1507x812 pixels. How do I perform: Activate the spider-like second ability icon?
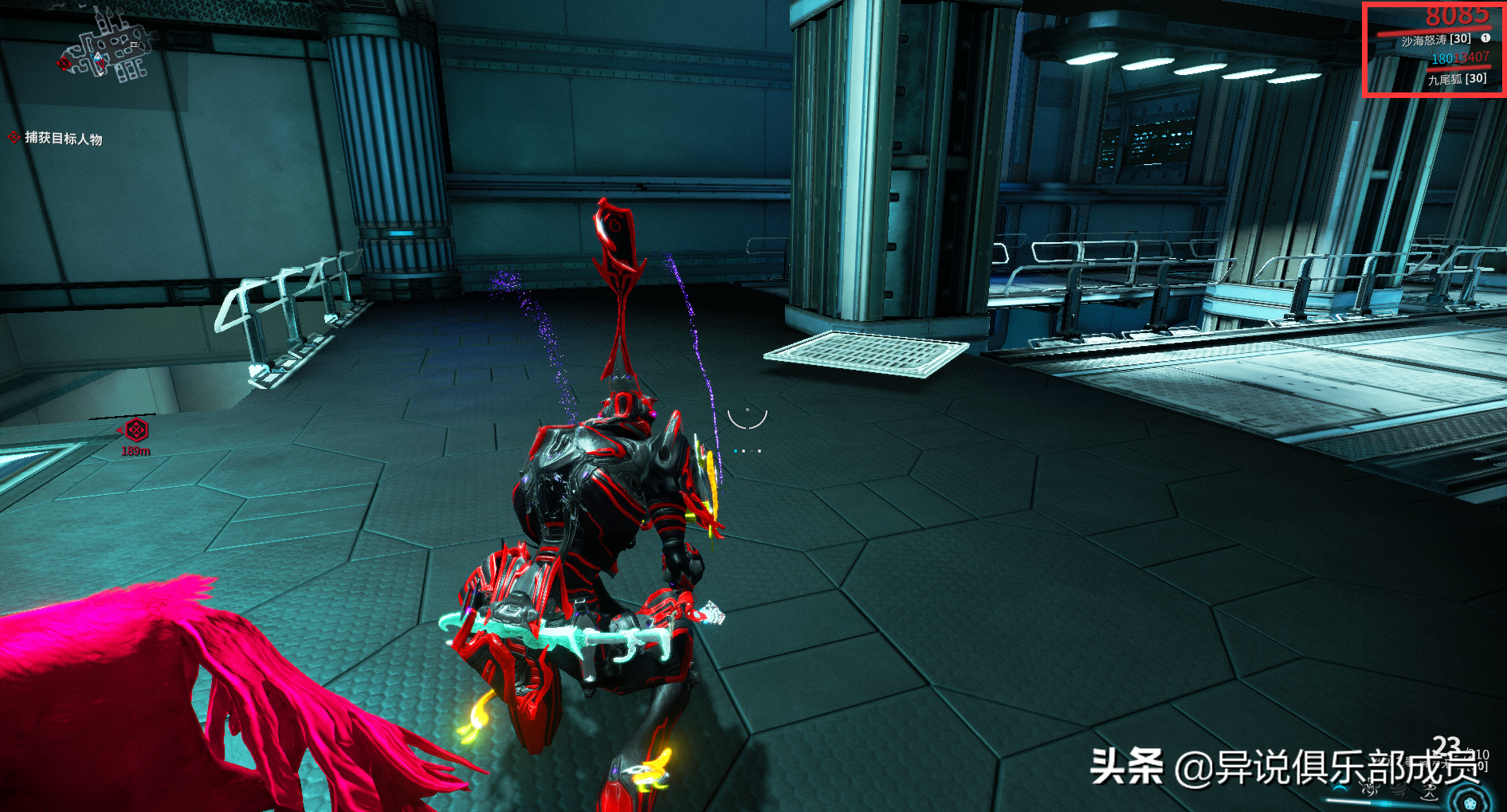(1370, 790)
